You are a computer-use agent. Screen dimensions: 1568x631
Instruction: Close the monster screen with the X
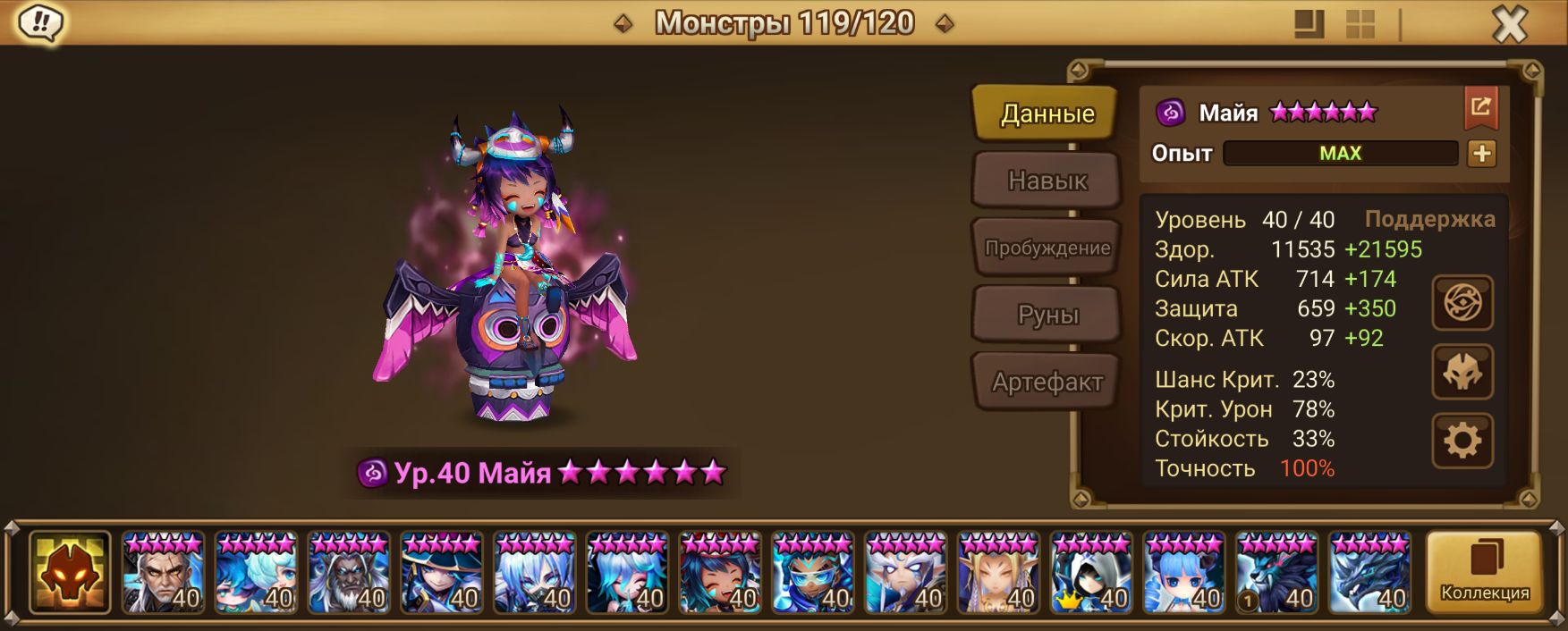click(x=1509, y=25)
